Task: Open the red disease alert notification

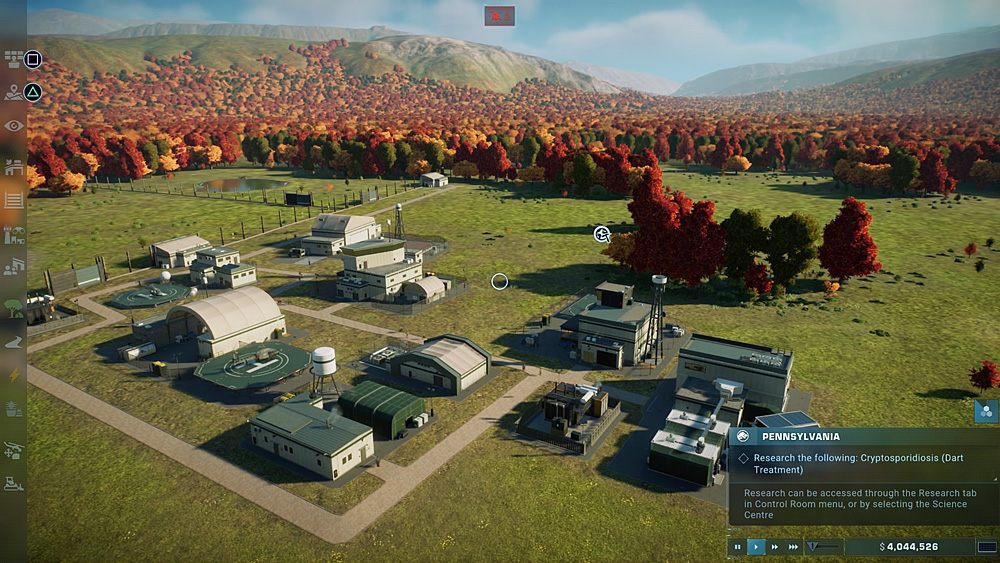Action: pos(499,16)
